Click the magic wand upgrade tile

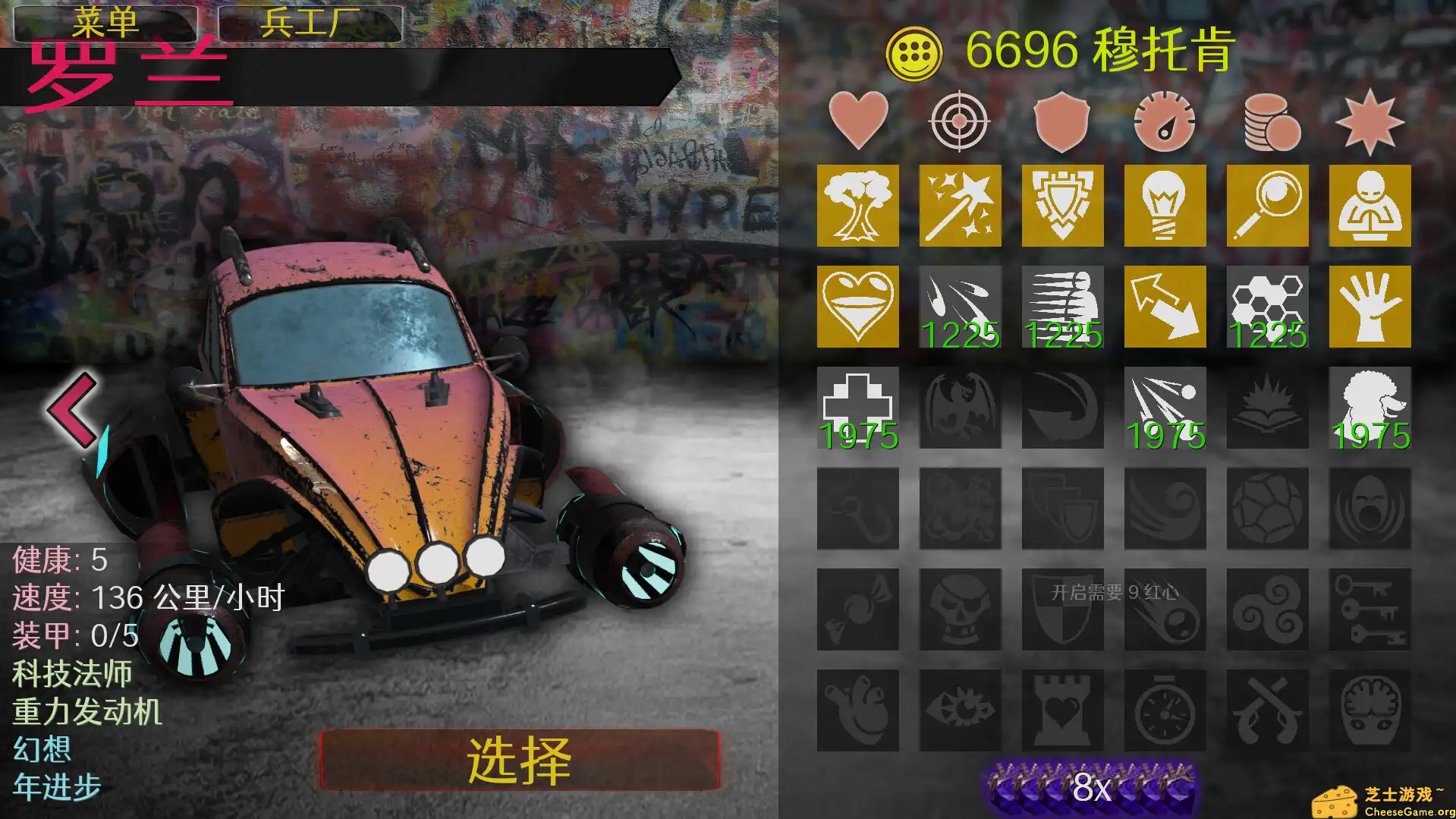click(x=960, y=205)
